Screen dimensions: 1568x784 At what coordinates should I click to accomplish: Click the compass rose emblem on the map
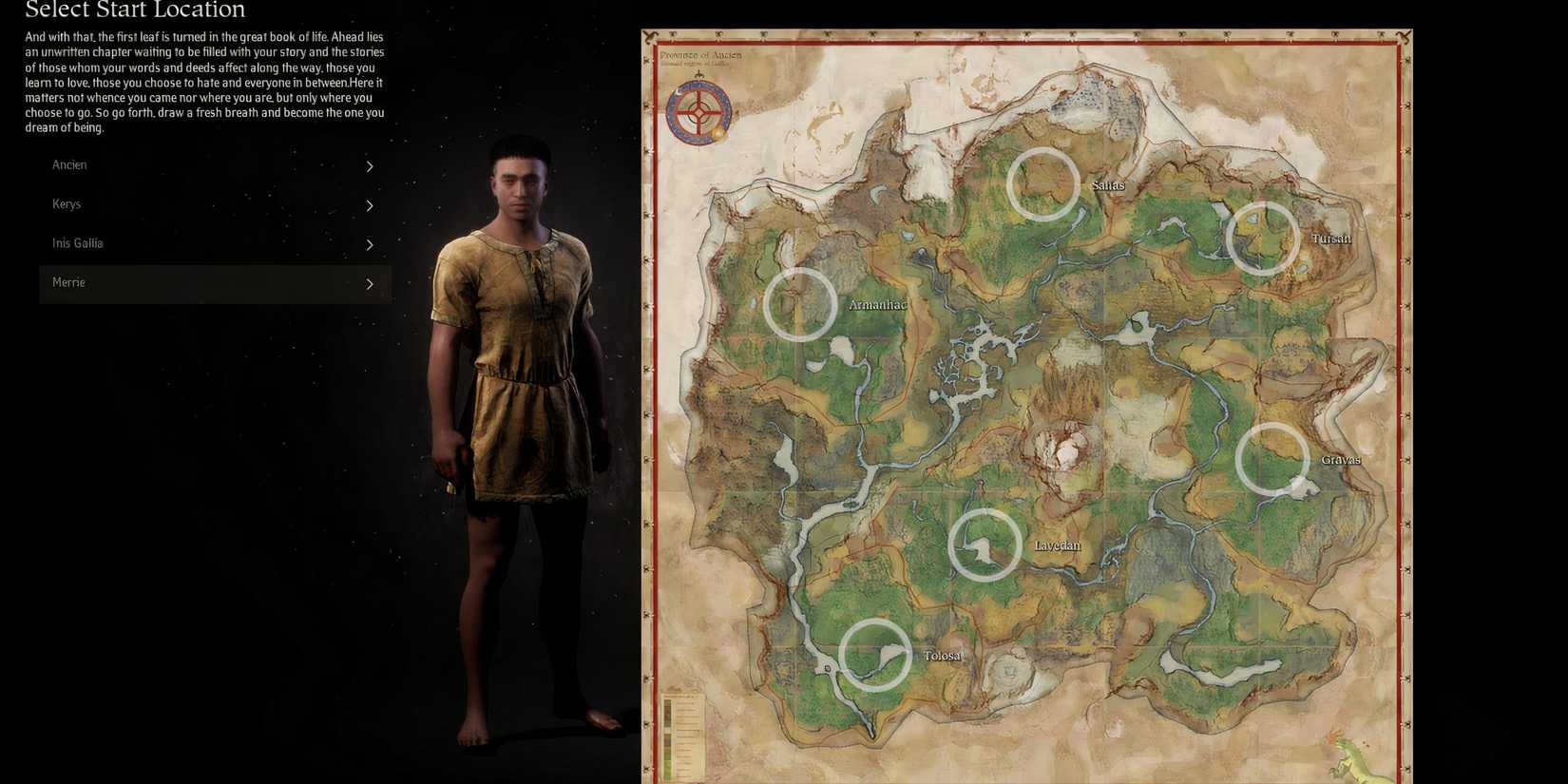click(x=699, y=111)
